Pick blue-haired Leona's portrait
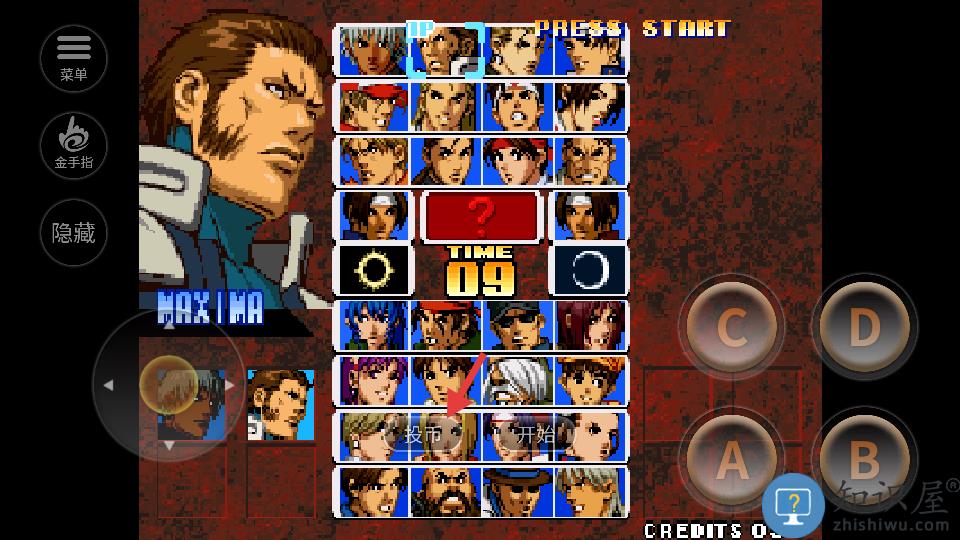Image resolution: width=960 pixels, height=540 pixels. coord(374,325)
